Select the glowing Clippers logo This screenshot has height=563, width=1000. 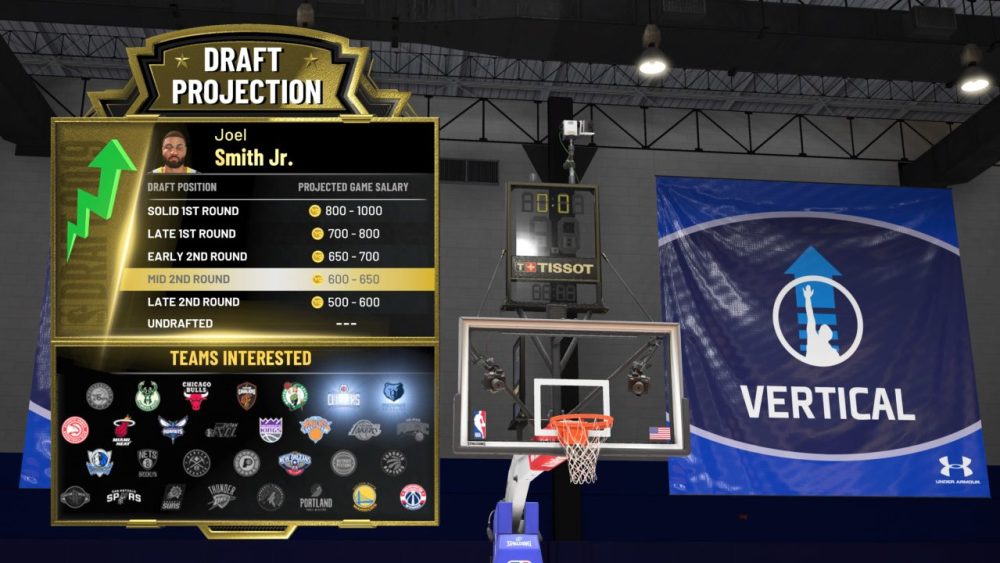click(x=343, y=395)
